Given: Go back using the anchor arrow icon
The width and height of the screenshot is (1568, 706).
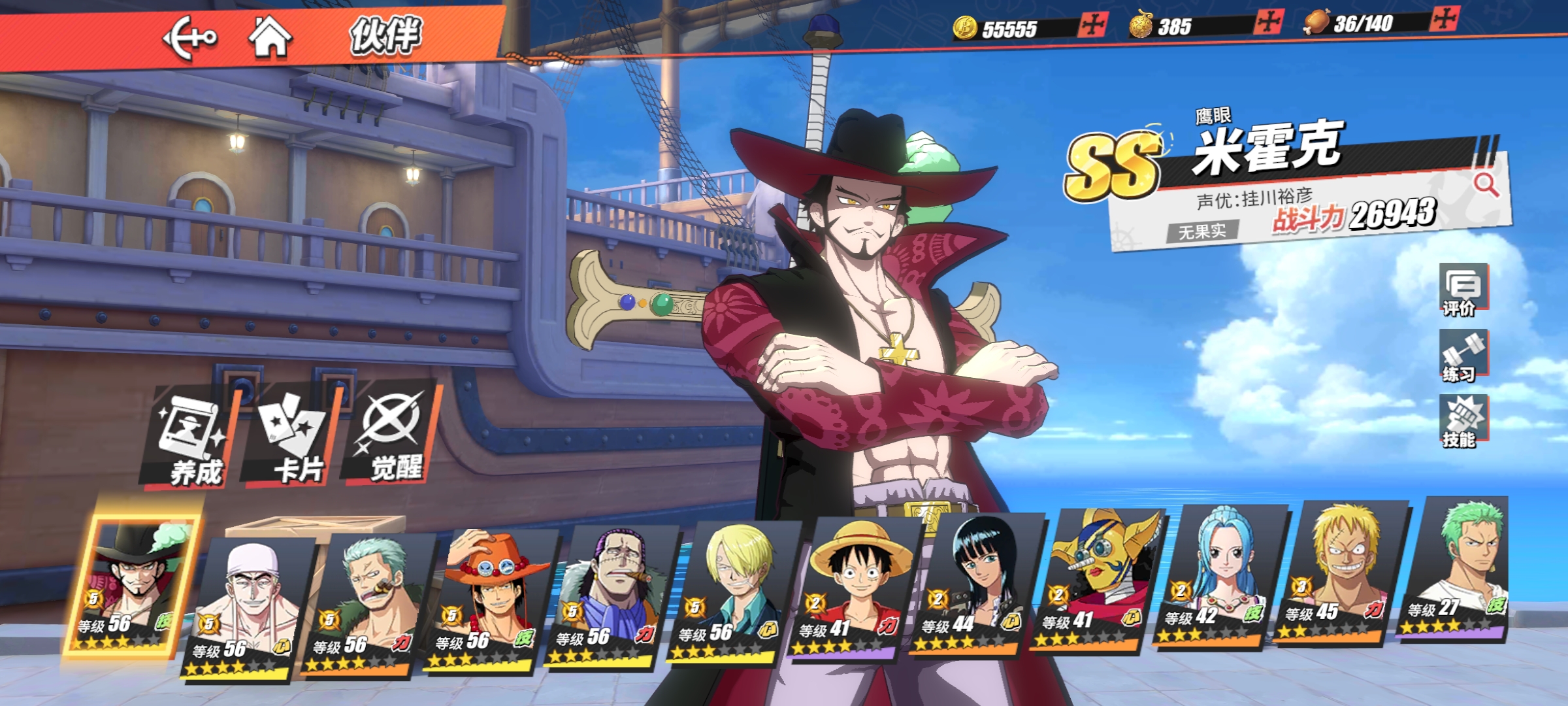Looking at the screenshot, I should (189, 38).
